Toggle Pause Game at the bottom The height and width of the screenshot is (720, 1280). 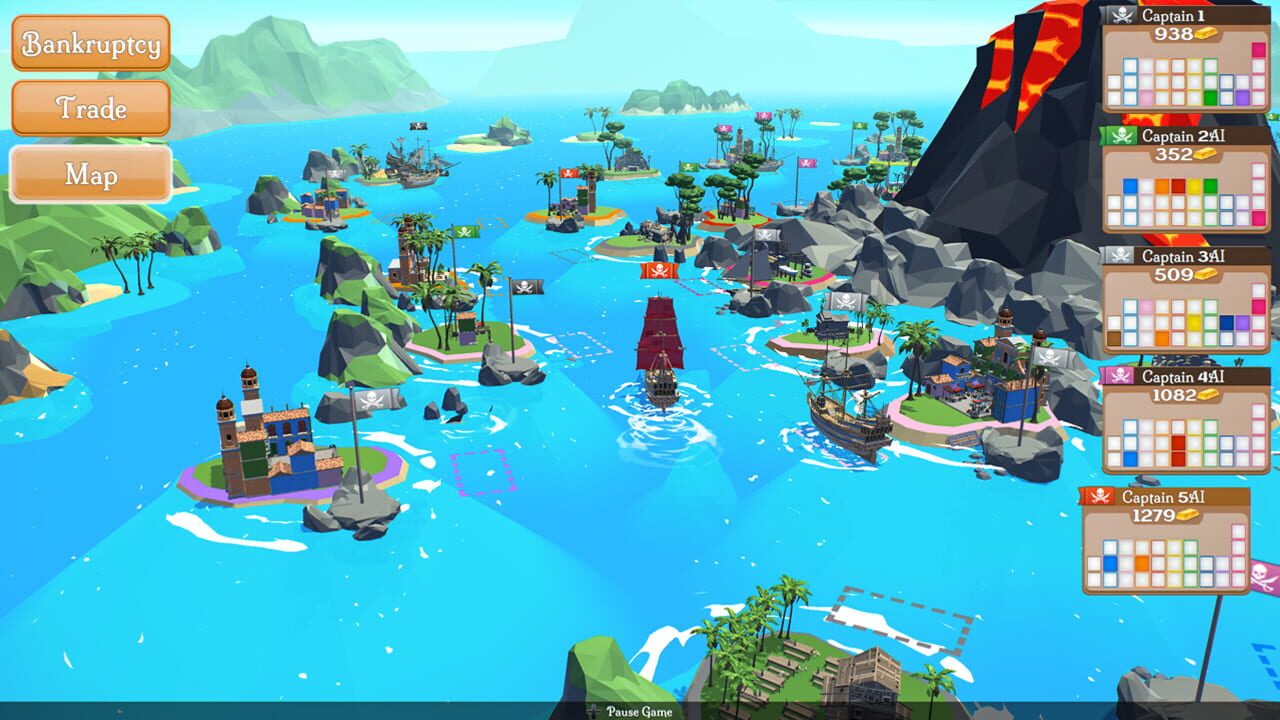click(x=640, y=713)
